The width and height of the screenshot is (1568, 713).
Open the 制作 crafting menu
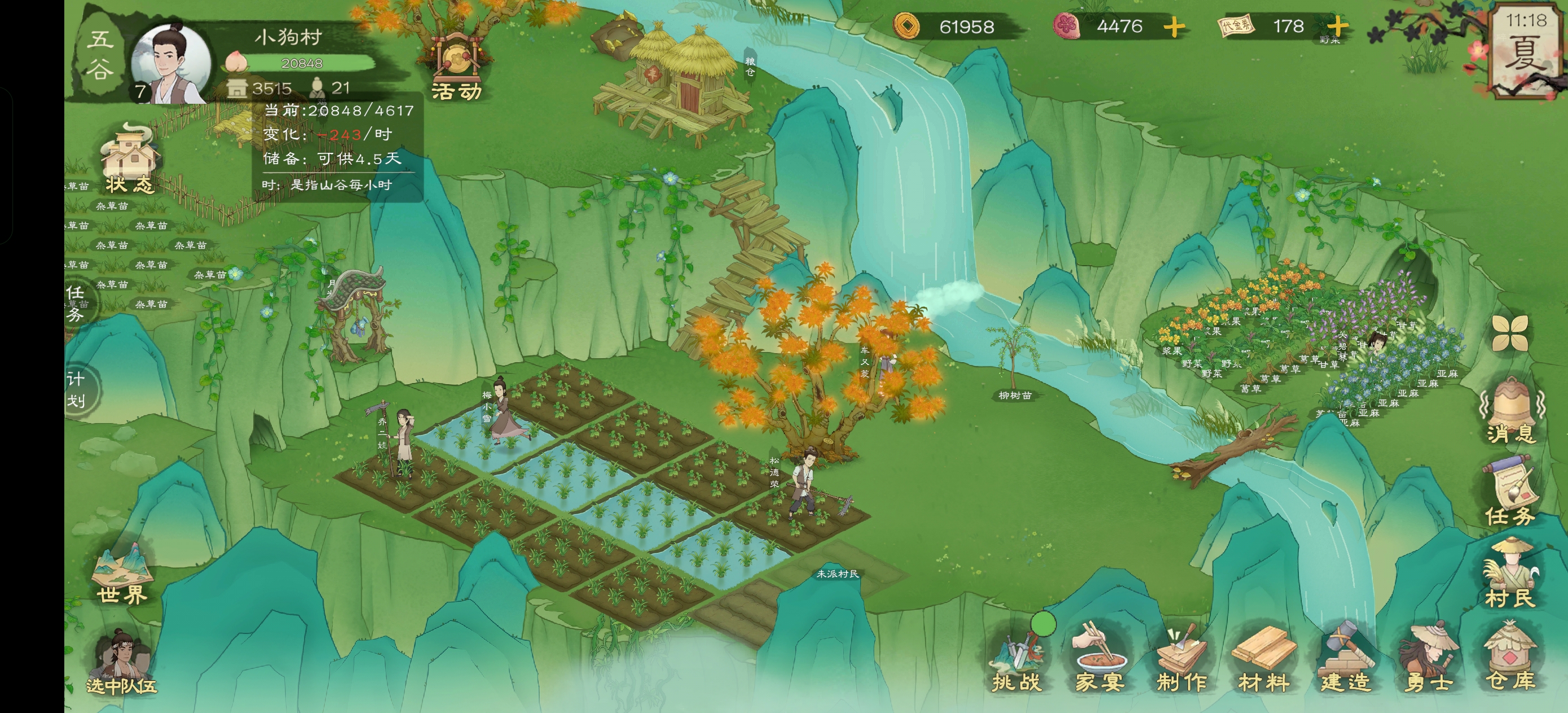1182,661
